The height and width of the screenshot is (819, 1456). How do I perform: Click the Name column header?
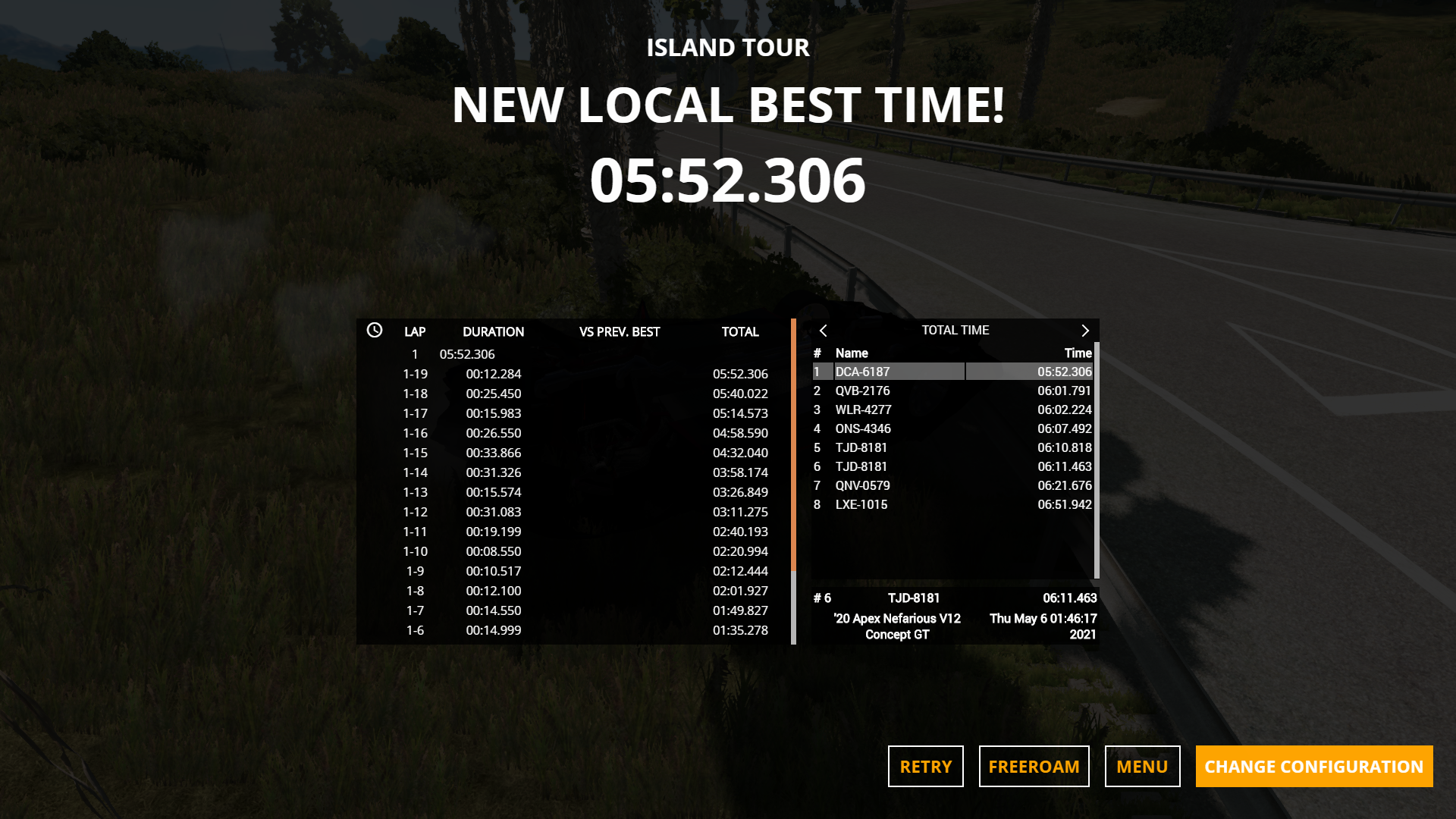[x=851, y=353]
